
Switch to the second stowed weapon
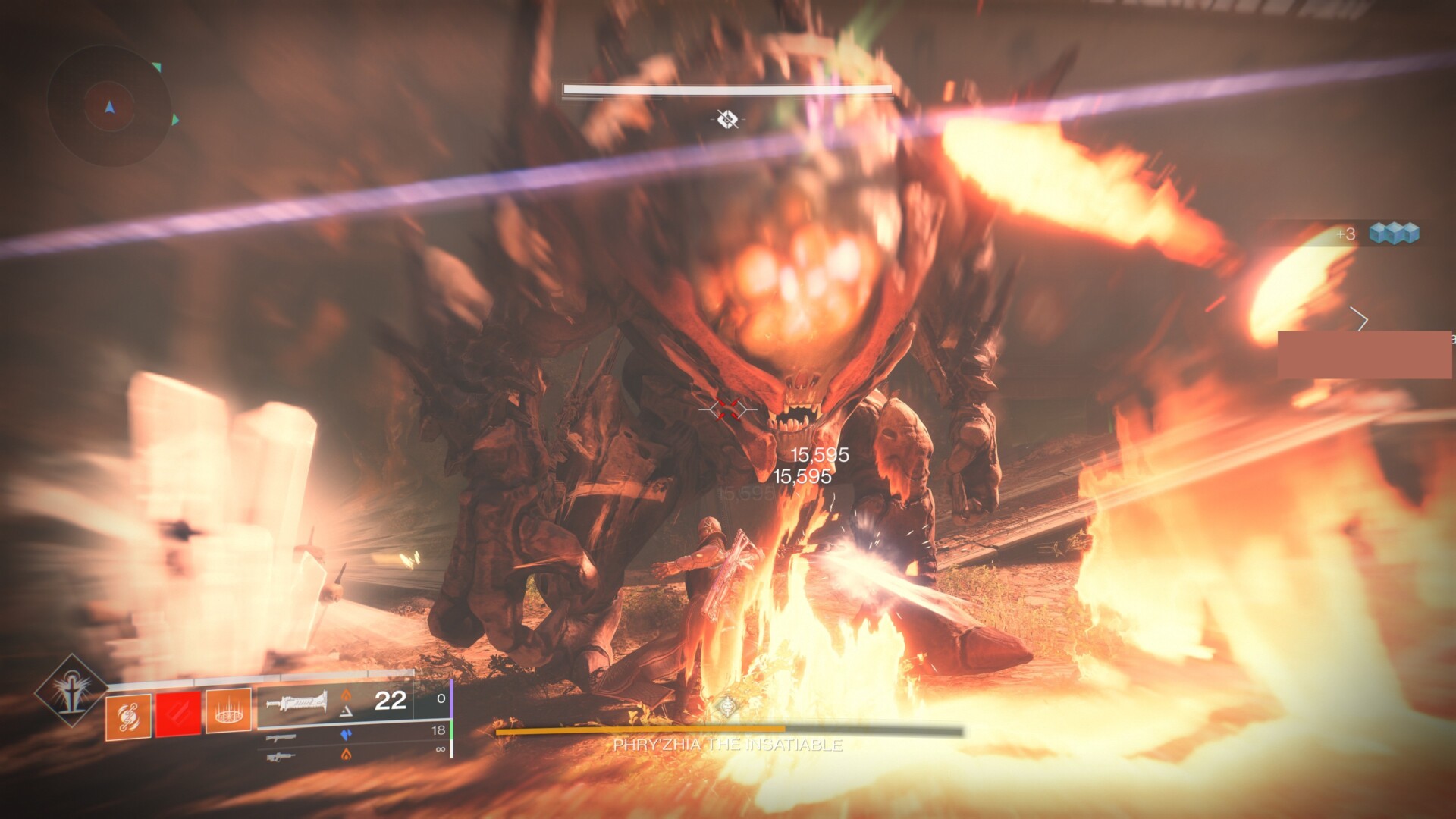tap(281, 736)
